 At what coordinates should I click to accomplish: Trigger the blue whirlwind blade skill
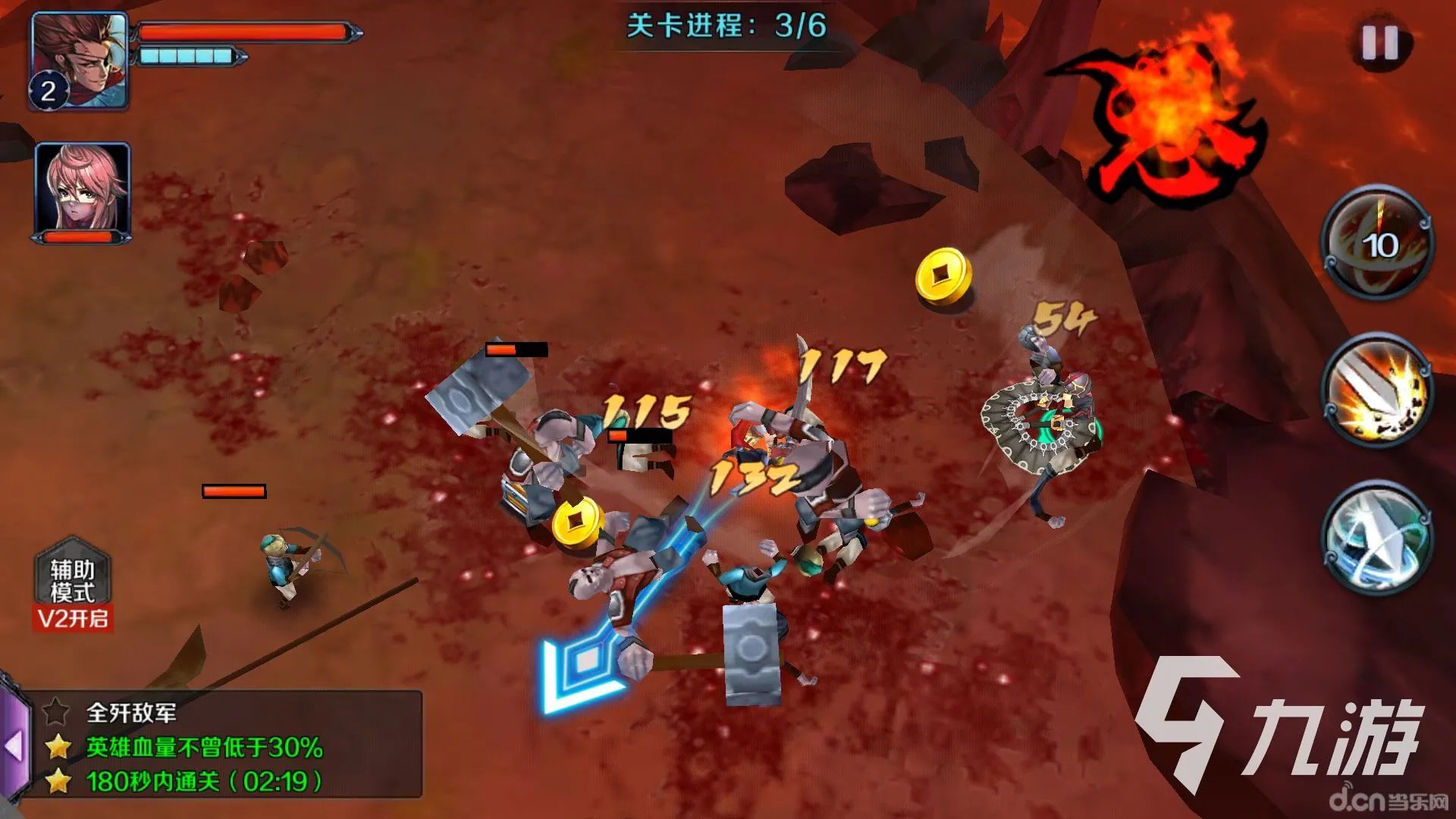[1378, 537]
